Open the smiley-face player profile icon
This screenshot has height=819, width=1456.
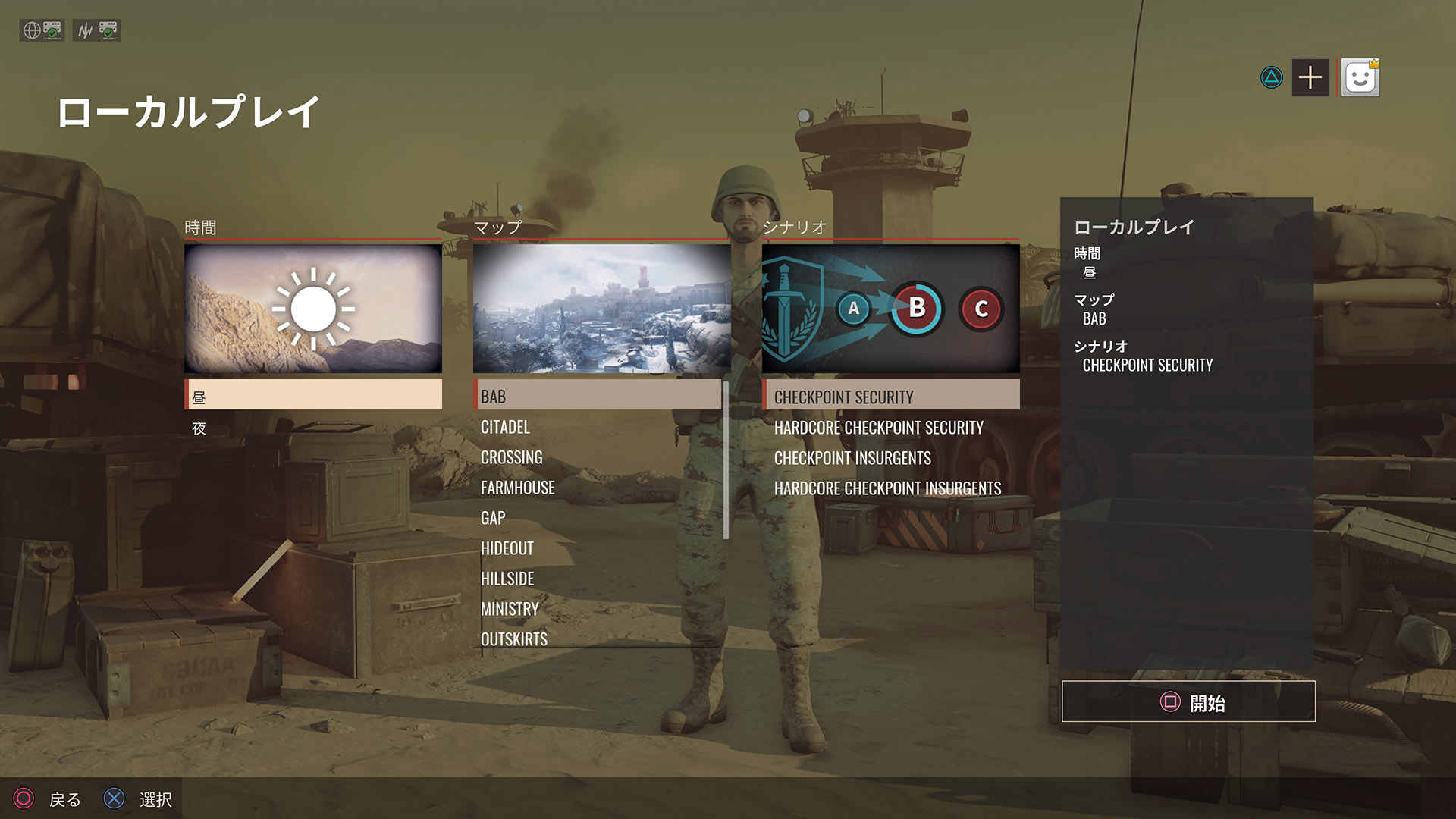point(1360,77)
